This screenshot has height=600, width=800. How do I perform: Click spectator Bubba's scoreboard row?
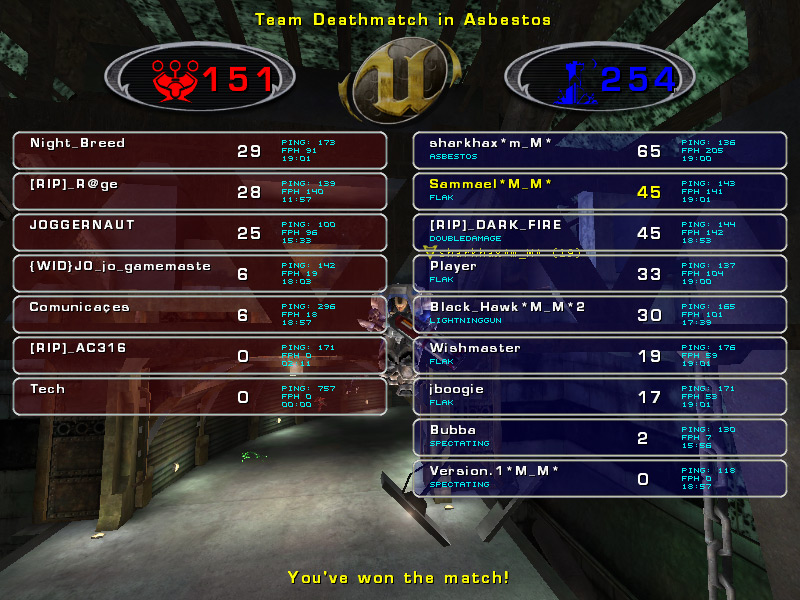[598, 438]
